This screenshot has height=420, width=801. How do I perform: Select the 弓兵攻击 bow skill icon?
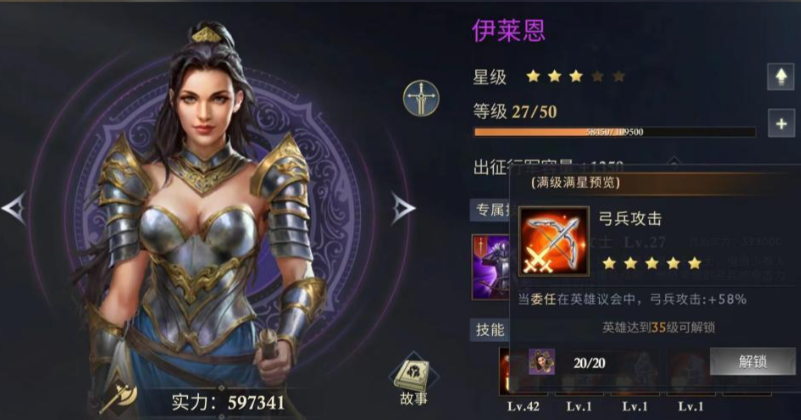554,243
